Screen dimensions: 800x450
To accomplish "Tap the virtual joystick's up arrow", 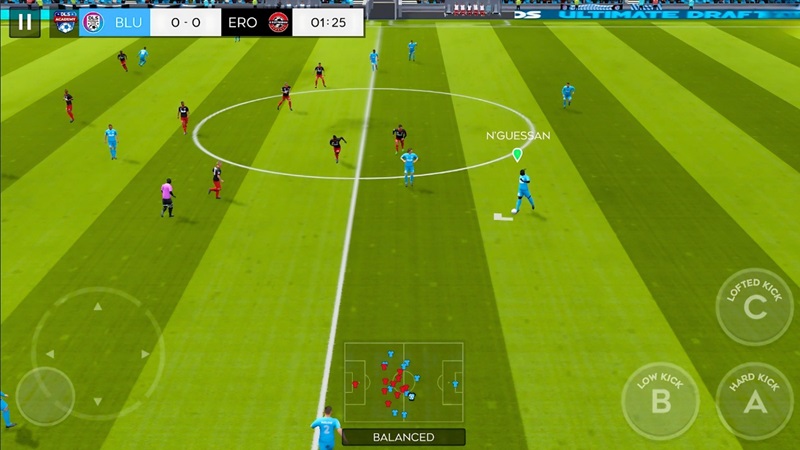I will (97, 305).
